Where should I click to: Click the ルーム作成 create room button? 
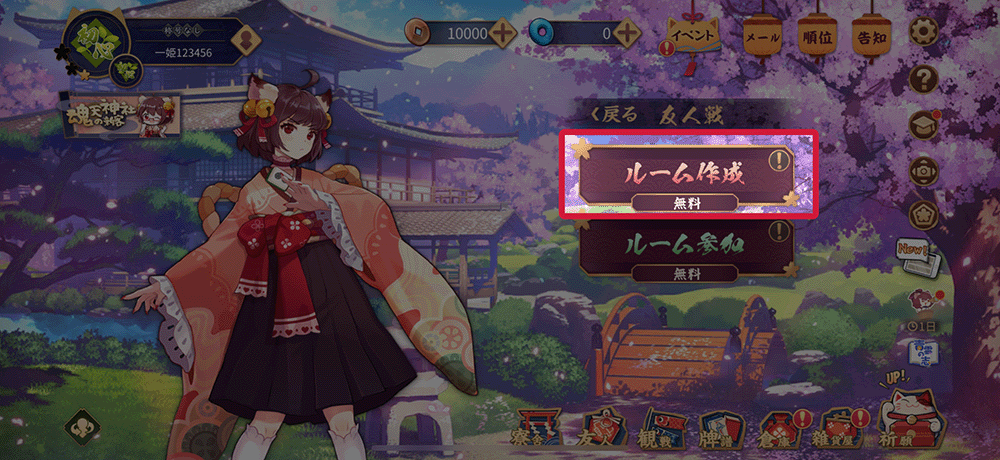tap(688, 174)
